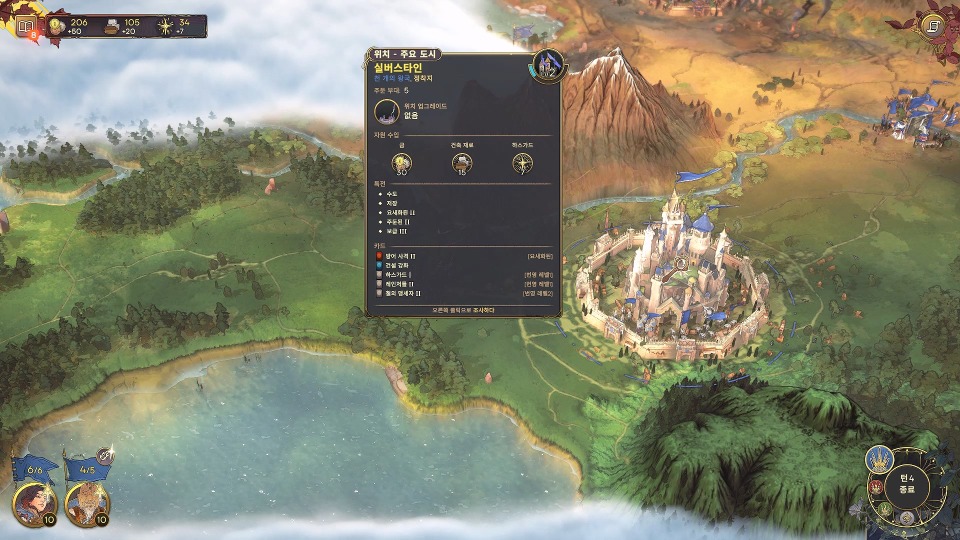Open the menu button in the top-right corner

click(936, 25)
